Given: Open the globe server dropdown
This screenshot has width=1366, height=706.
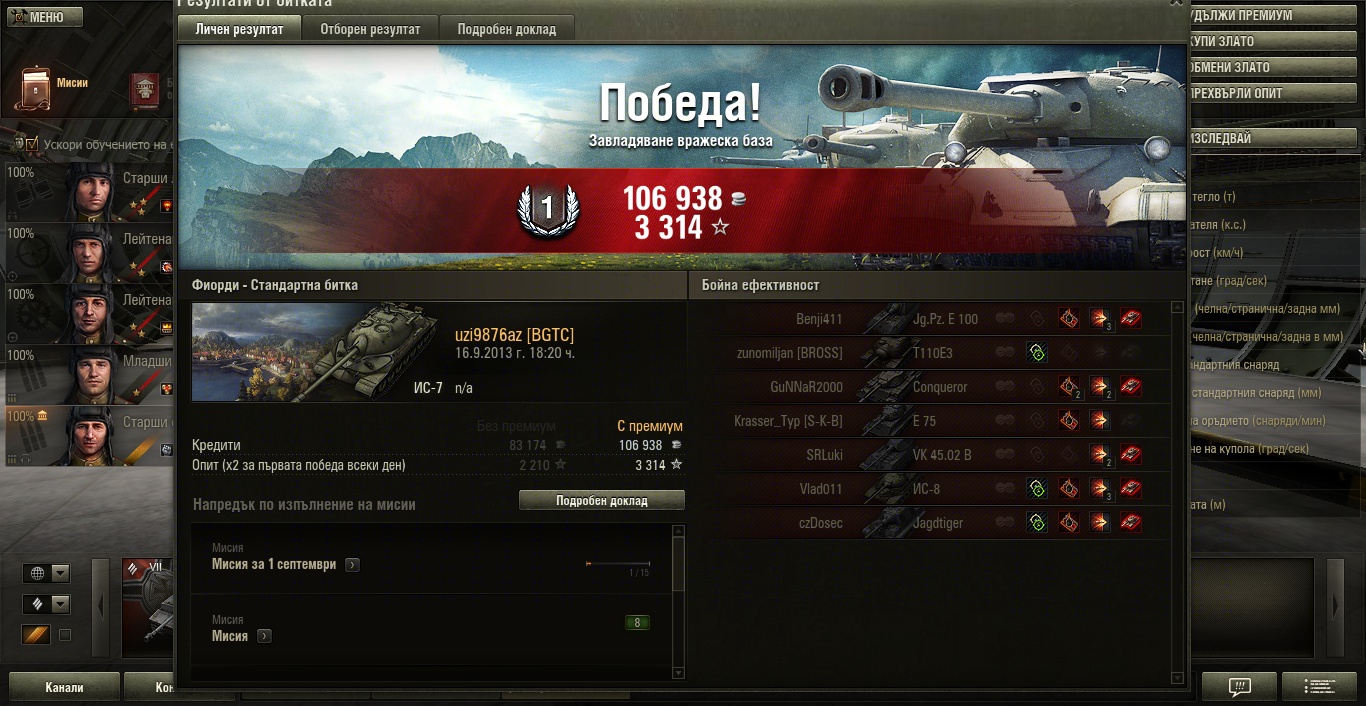Looking at the screenshot, I should 47,573.
